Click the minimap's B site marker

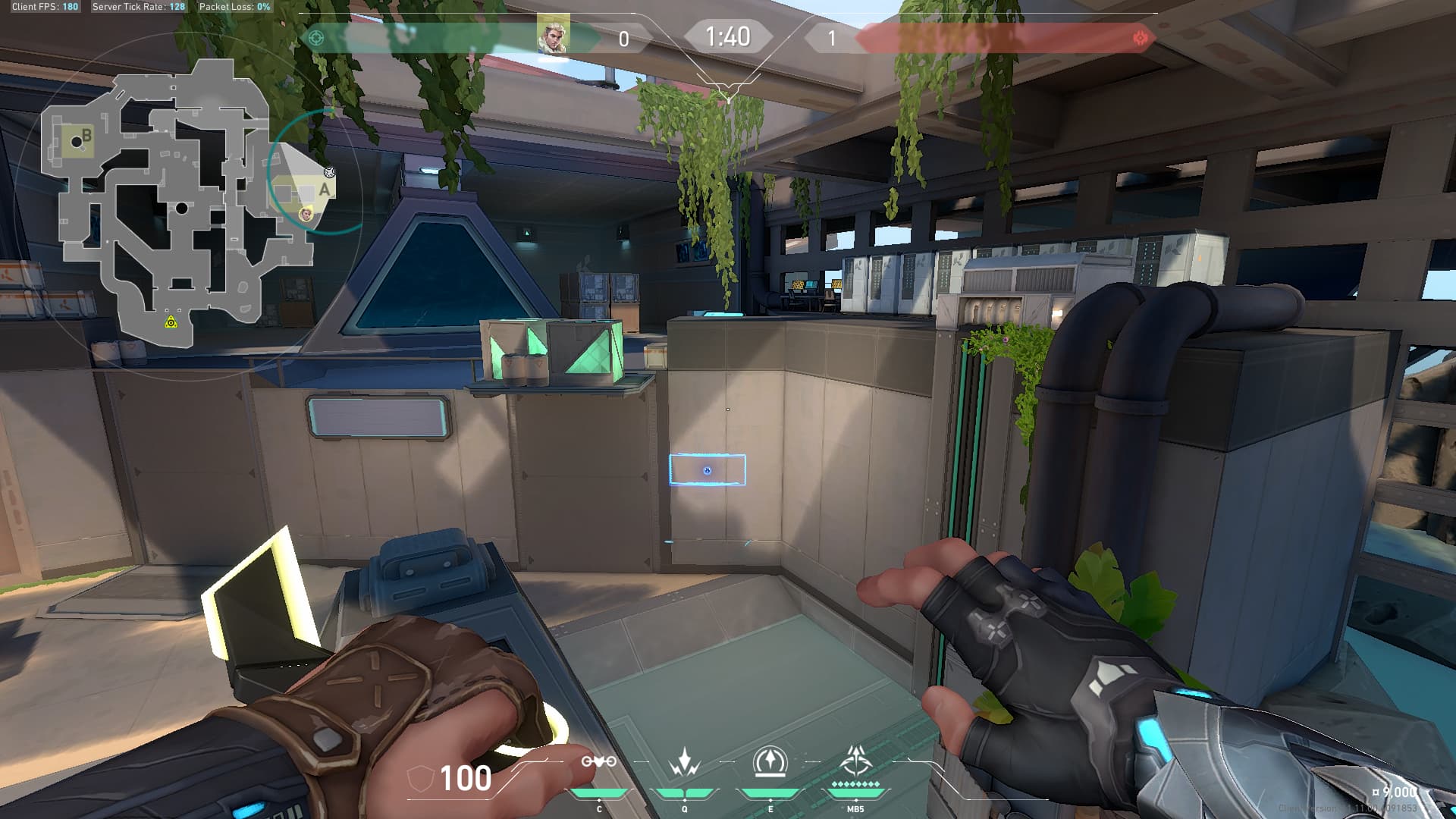pos(86,136)
